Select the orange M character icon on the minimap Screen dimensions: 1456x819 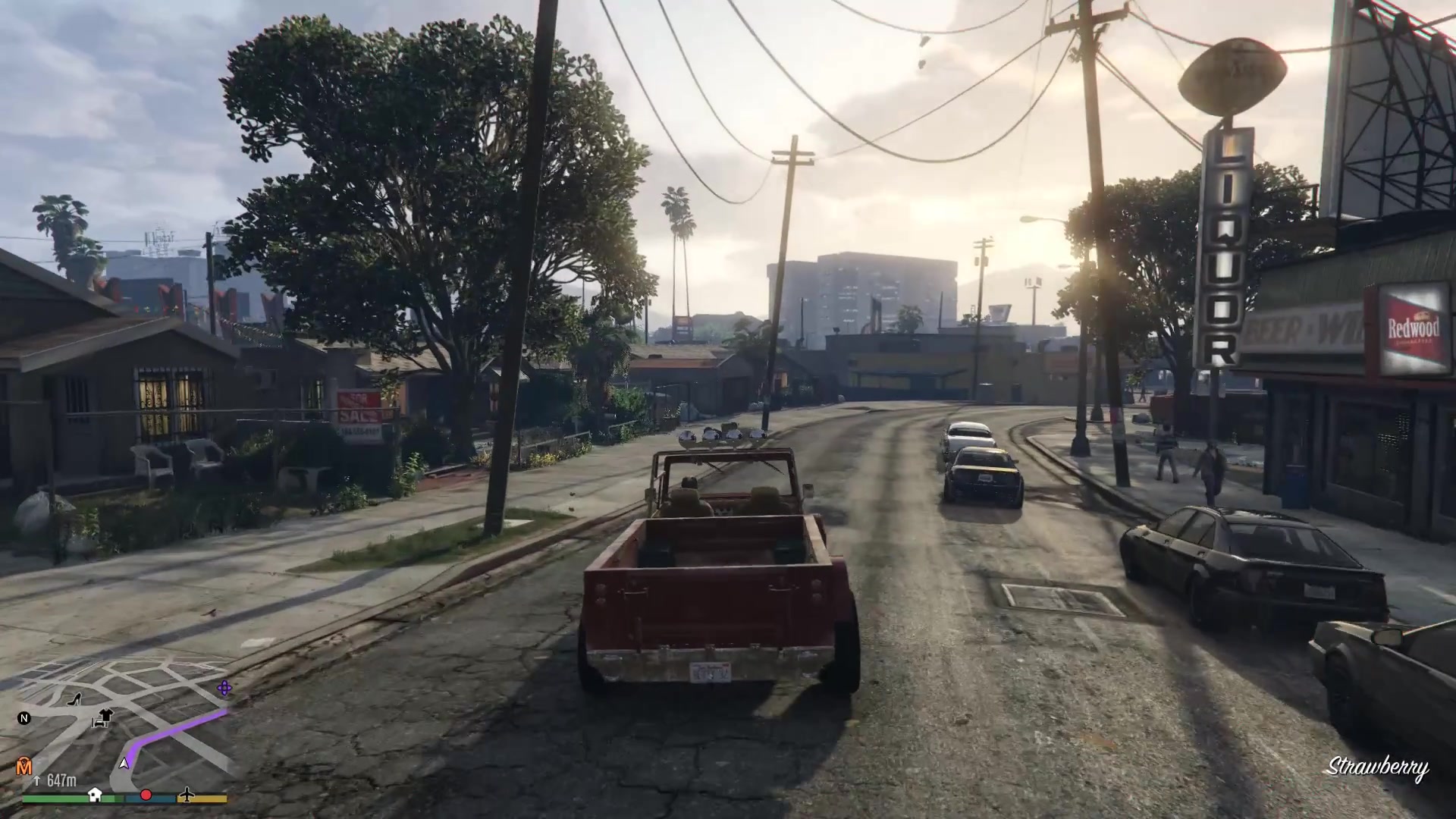[x=24, y=766]
